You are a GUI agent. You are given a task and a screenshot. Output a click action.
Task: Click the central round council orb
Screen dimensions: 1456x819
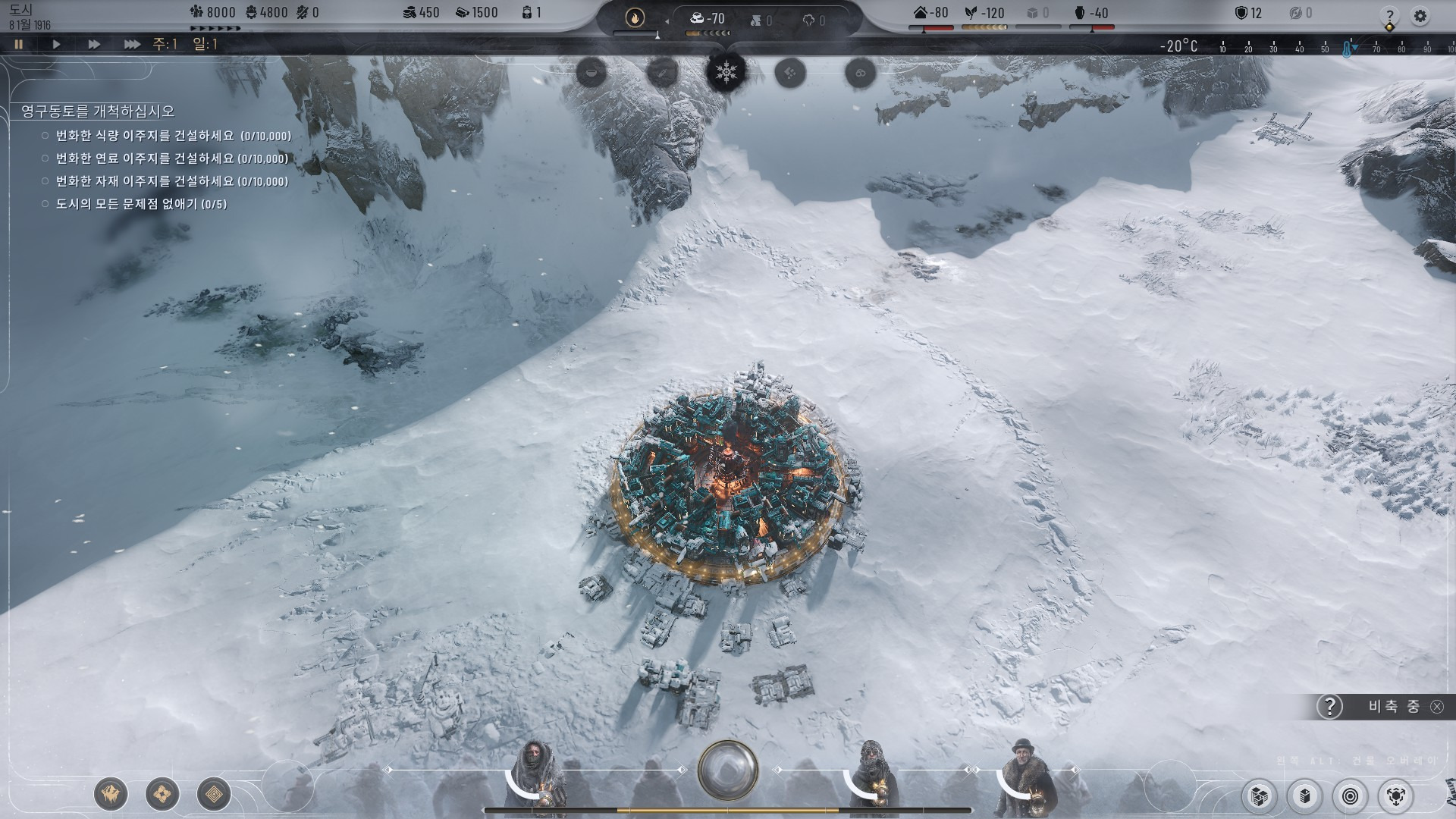coord(728,770)
